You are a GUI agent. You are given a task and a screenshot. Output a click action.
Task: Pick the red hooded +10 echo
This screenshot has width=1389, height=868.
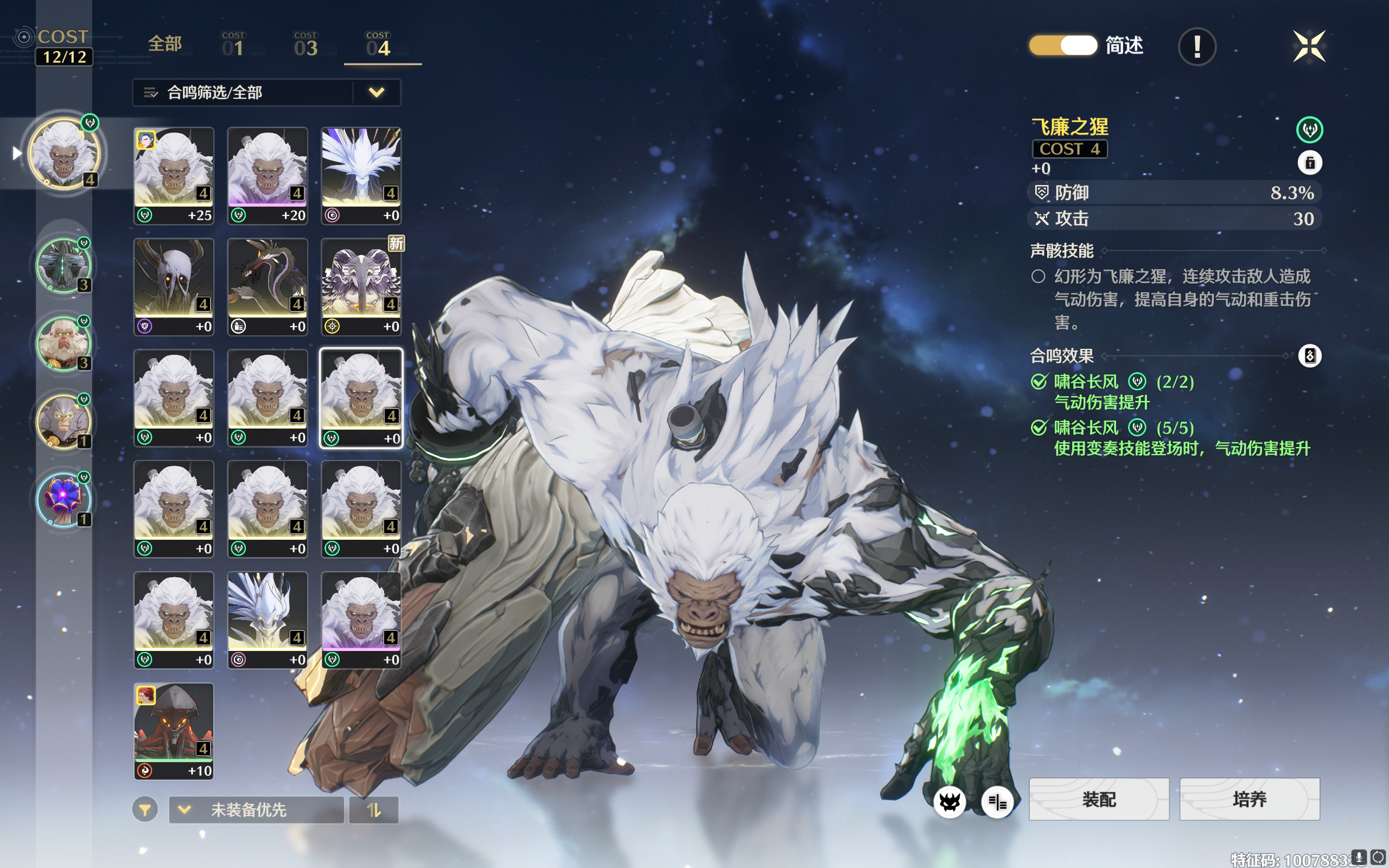pyautogui.click(x=174, y=731)
